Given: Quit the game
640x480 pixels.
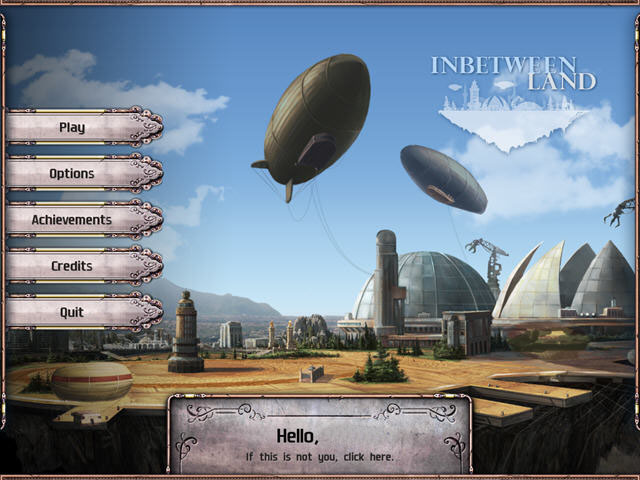Looking at the screenshot, I should pyautogui.click(x=73, y=312).
